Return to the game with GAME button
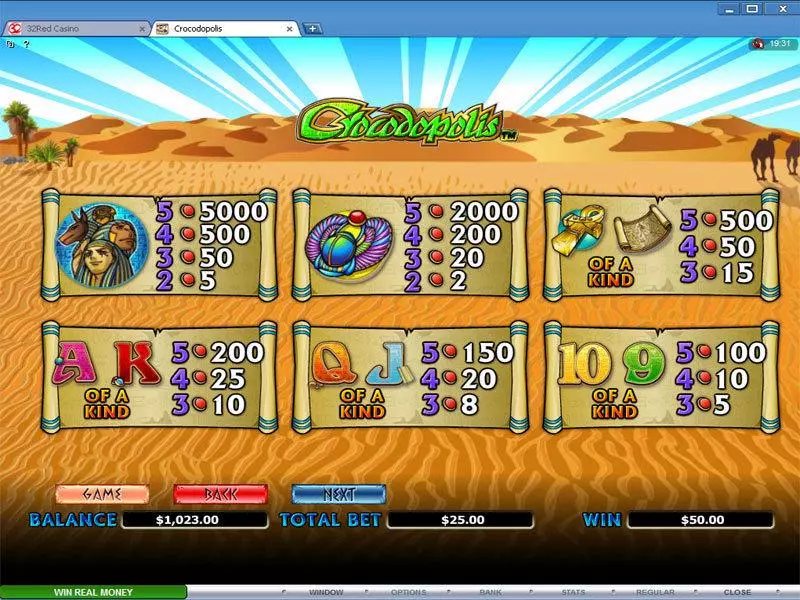Screen dimensions: 800x600 (x=102, y=494)
